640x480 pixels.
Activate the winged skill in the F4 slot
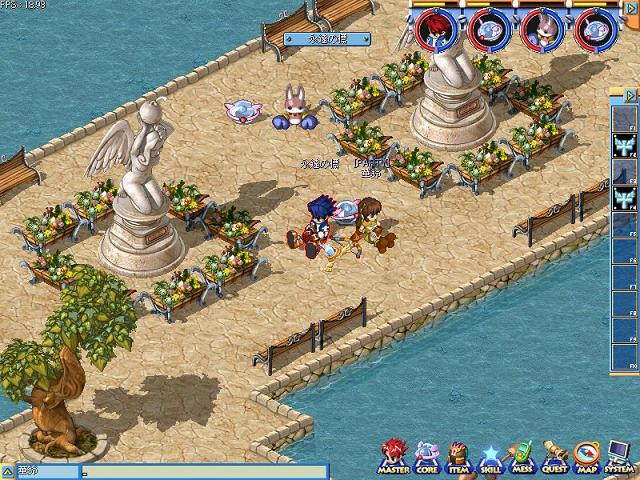(x=623, y=199)
